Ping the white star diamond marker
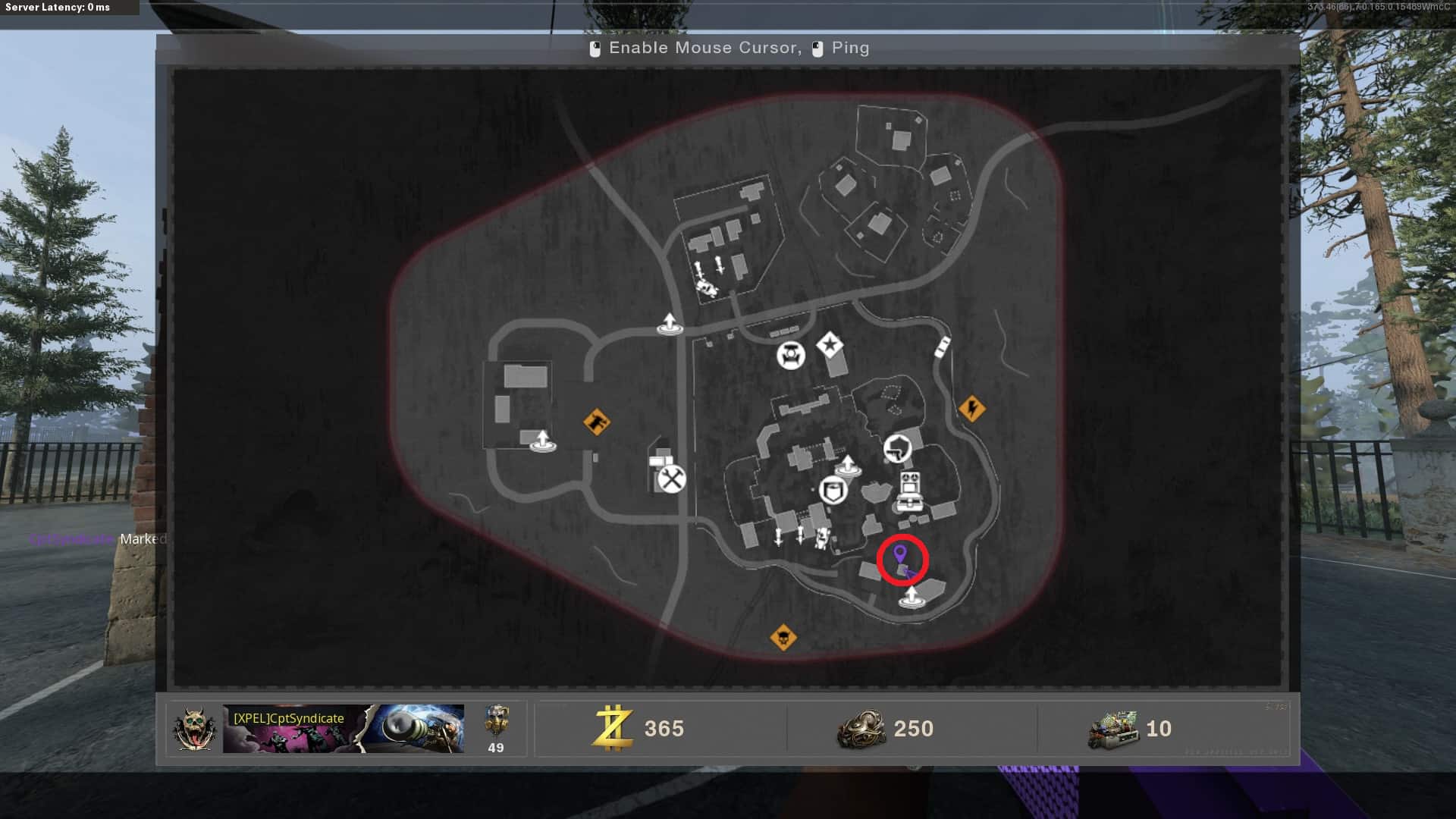Image resolution: width=1456 pixels, height=819 pixels. tap(830, 346)
